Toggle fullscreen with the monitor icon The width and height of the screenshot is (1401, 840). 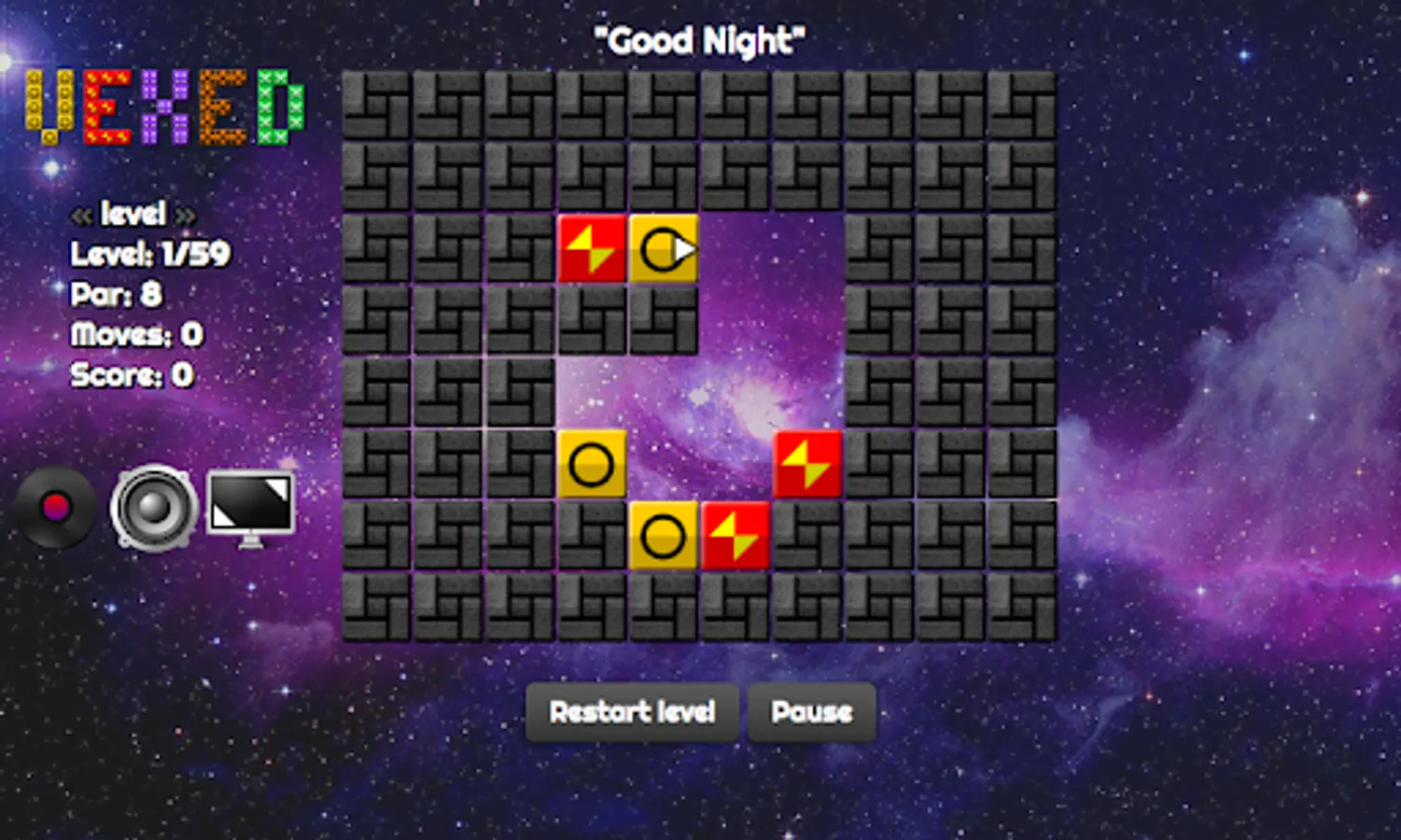tap(246, 506)
